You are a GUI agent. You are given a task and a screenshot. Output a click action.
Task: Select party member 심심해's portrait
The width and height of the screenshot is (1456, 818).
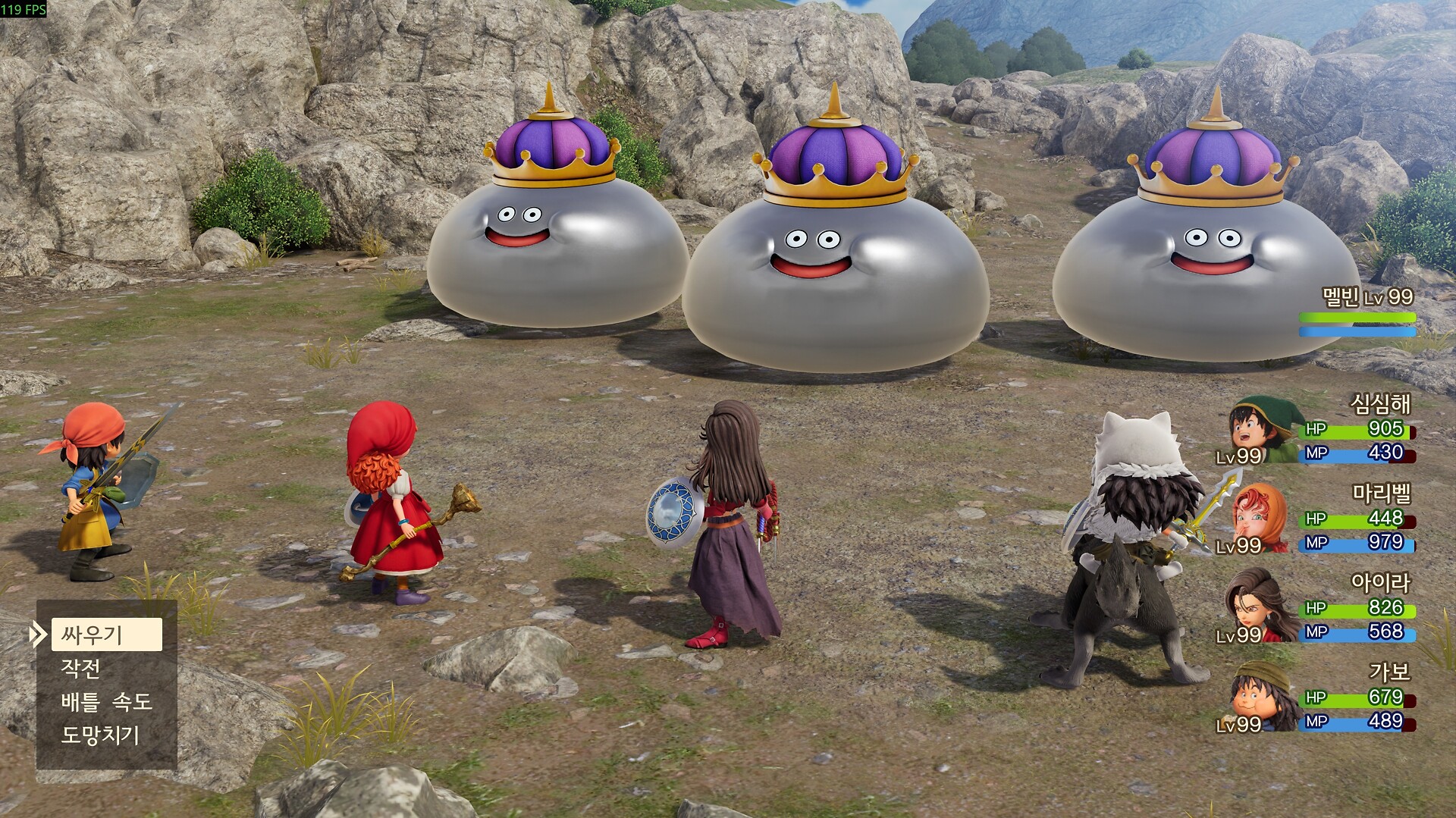(1261, 429)
